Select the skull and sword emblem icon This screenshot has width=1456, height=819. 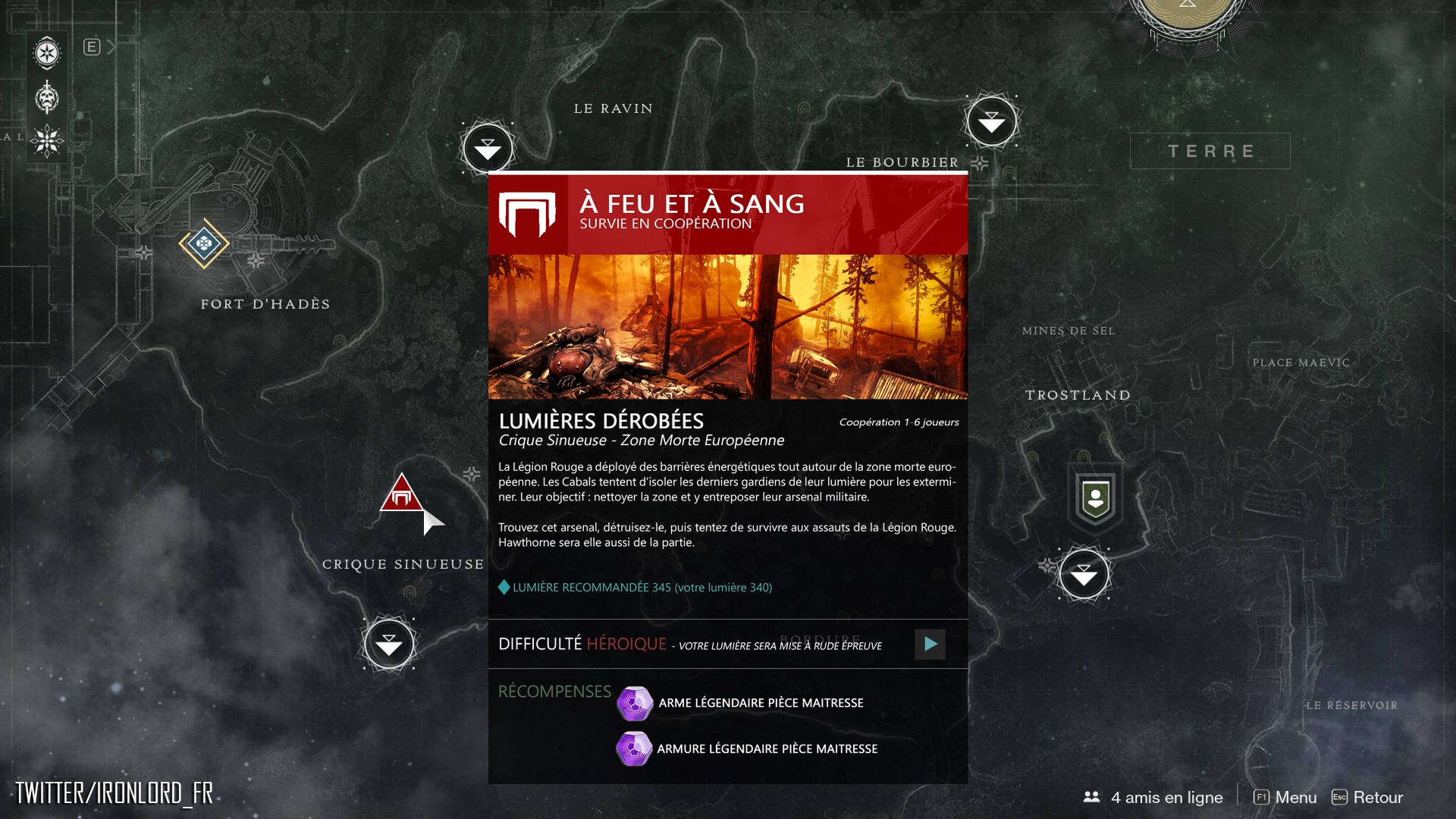[47, 97]
